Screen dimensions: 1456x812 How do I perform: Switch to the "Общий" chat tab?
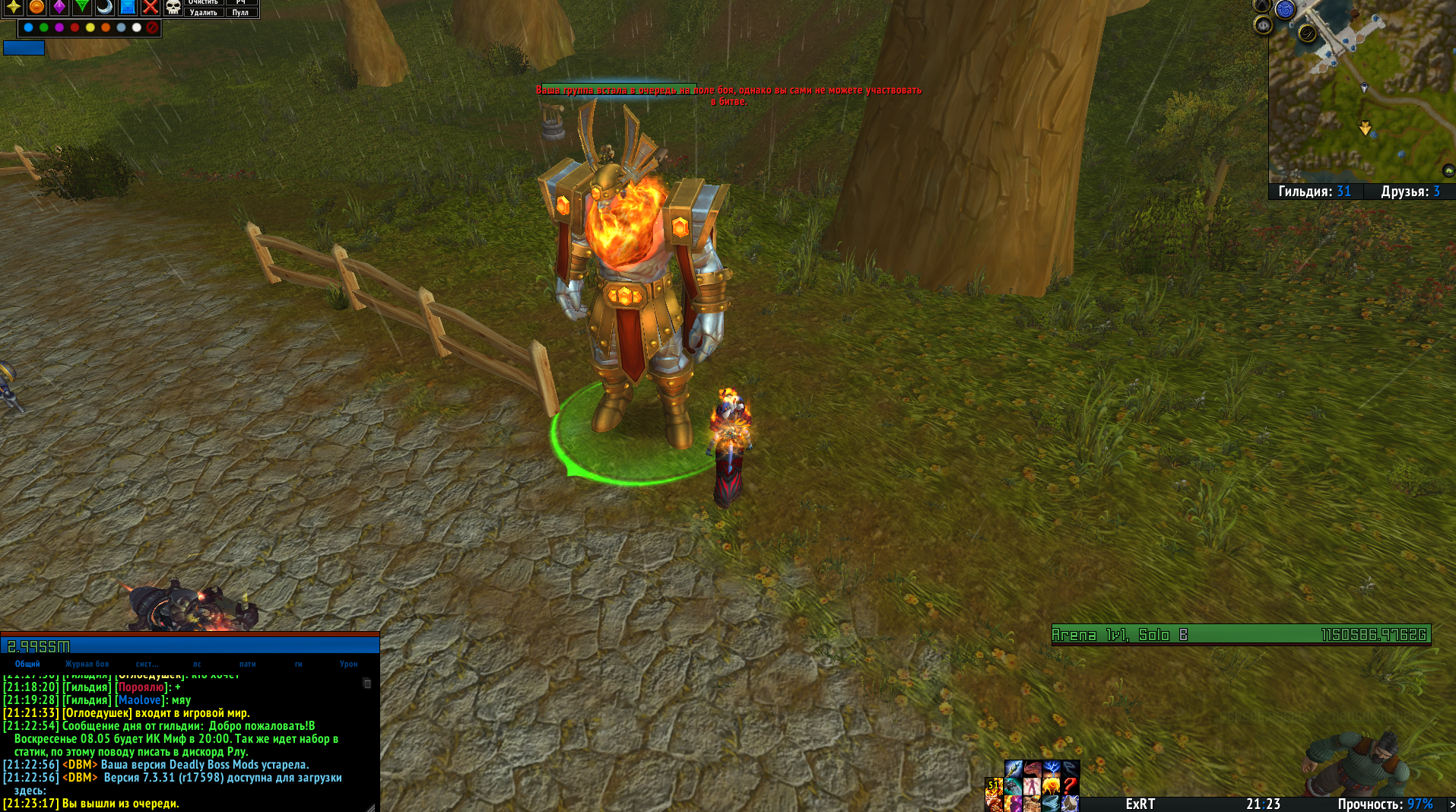pos(27,664)
